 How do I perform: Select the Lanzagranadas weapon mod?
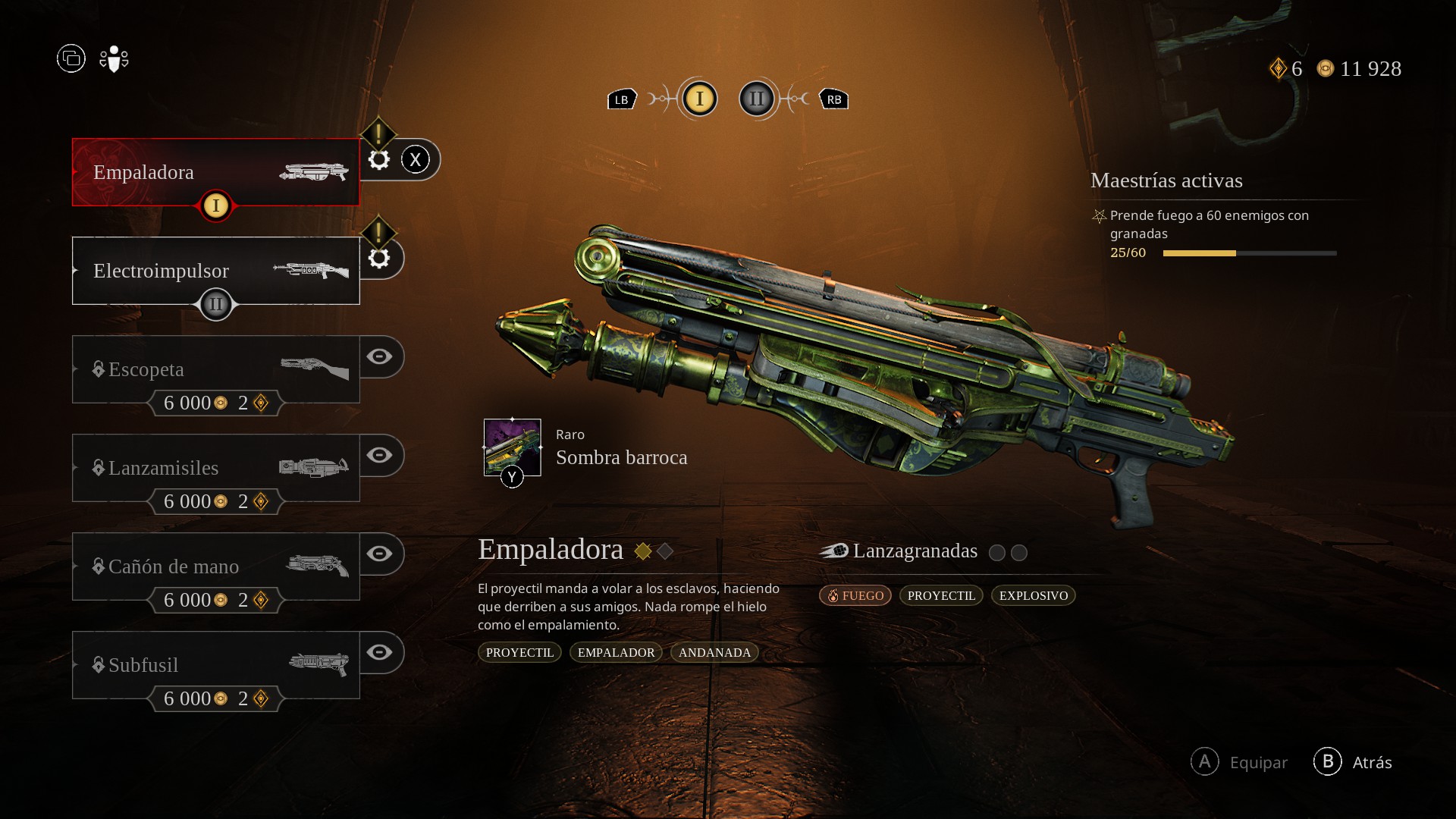pos(914,551)
